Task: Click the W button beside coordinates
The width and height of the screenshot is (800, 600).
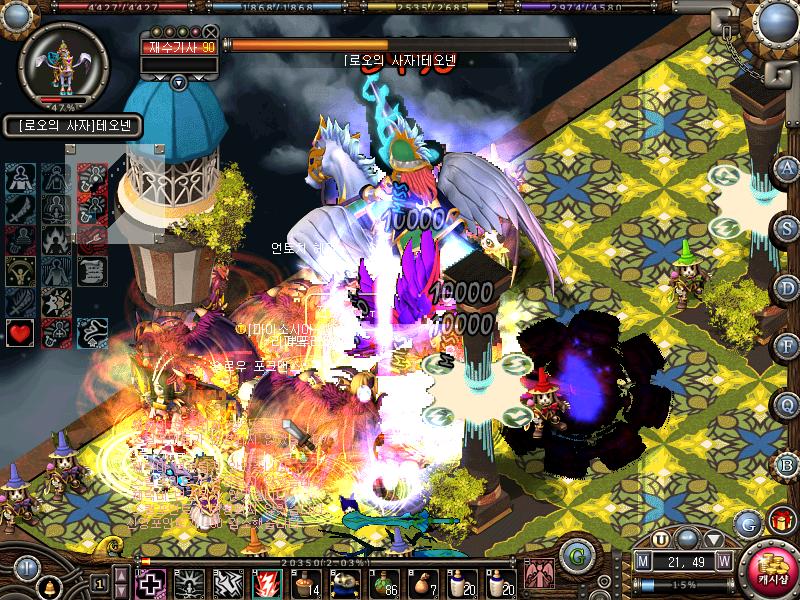Action: click(723, 560)
